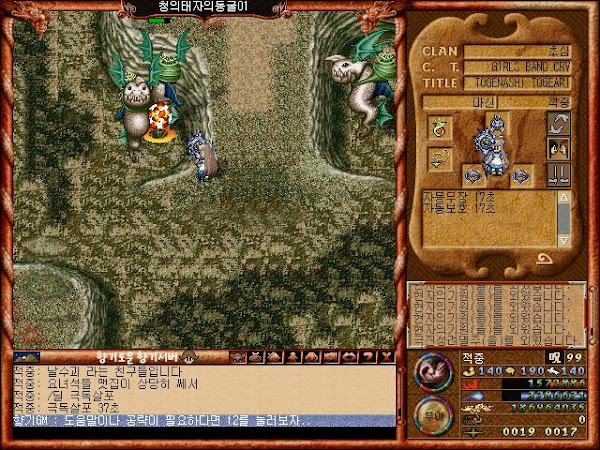Image resolution: width=600 pixels, height=450 pixels.
Task: Click the swirl arrows button in equipment panel
Action: click(x=558, y=125)
